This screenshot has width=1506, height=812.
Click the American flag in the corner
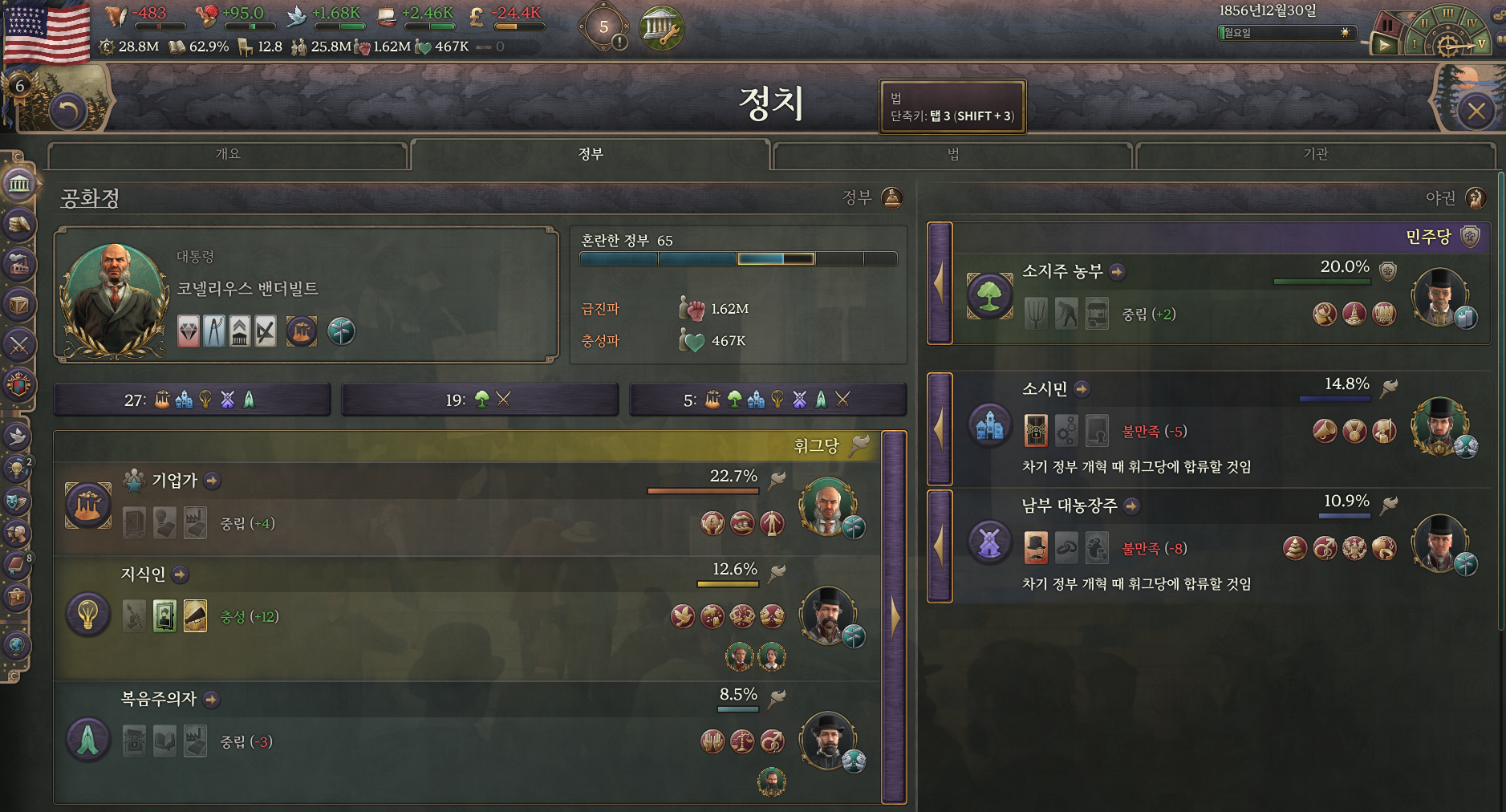(47, 30)
